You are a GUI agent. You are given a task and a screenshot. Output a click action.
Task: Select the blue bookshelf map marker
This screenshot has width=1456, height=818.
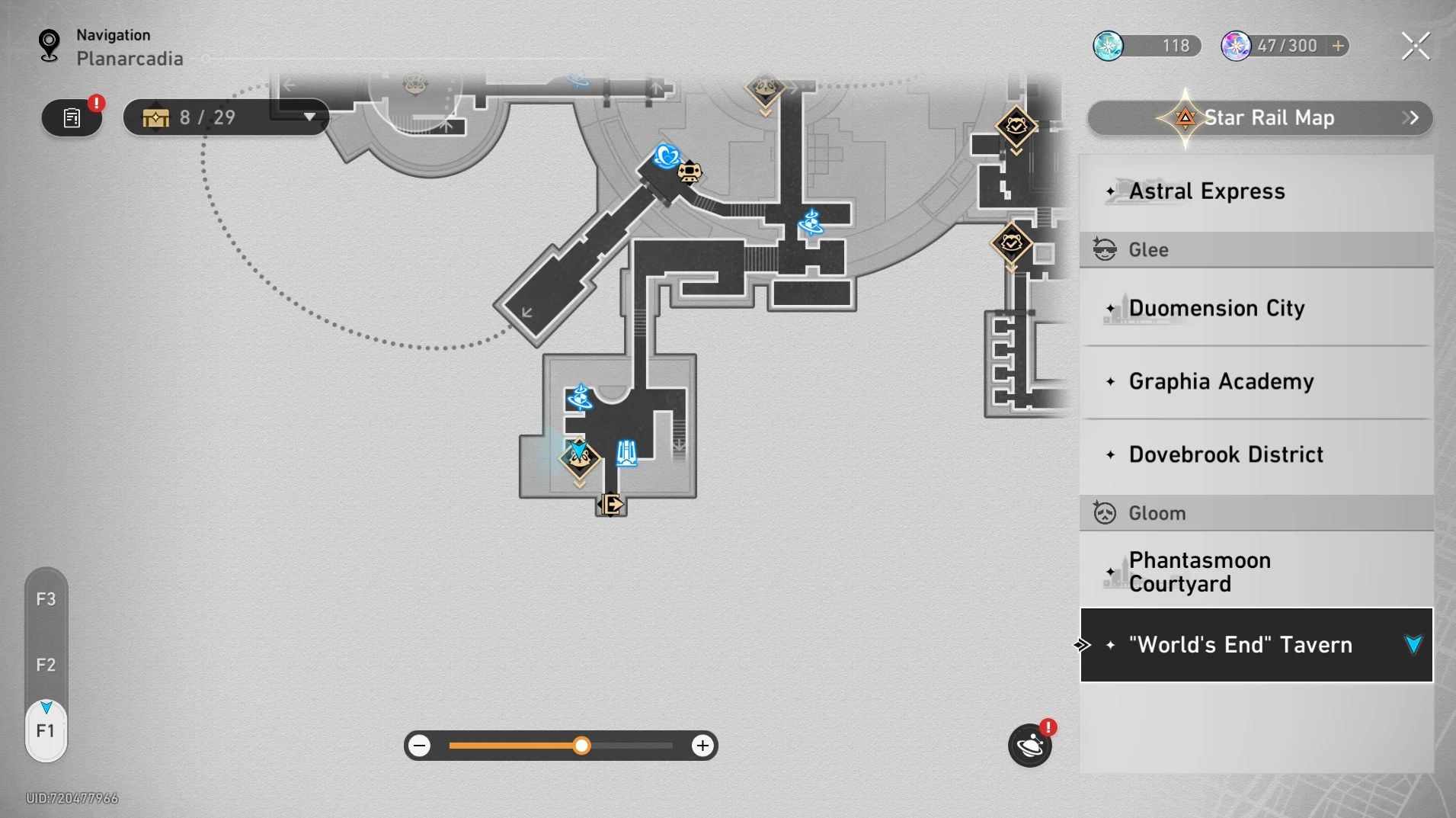tap(626, 452)
